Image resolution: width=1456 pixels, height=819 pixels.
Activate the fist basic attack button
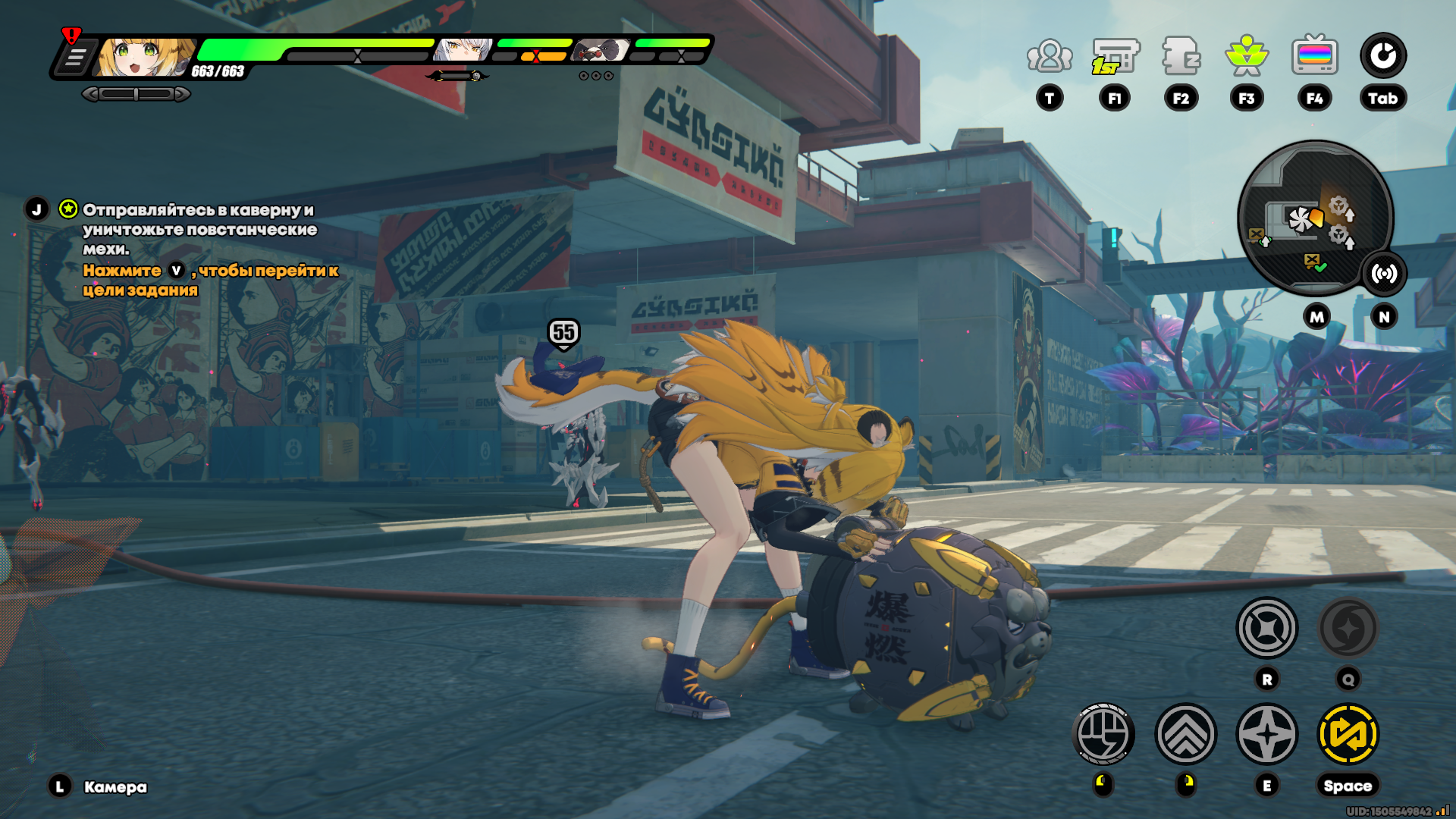pos(1103,734)
